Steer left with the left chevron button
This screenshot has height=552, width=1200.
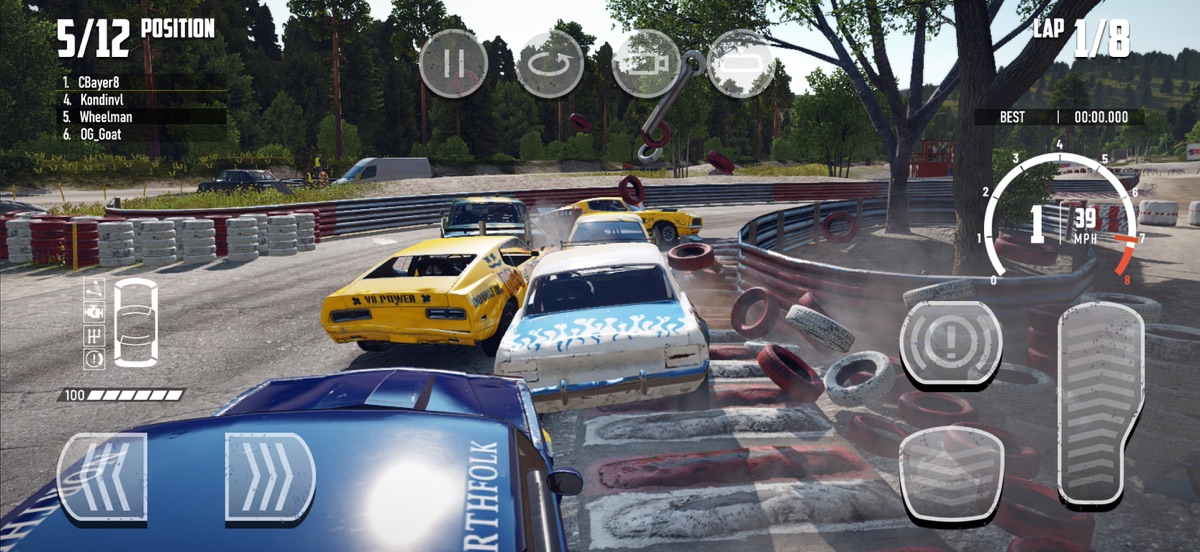(x=102, y=476)
